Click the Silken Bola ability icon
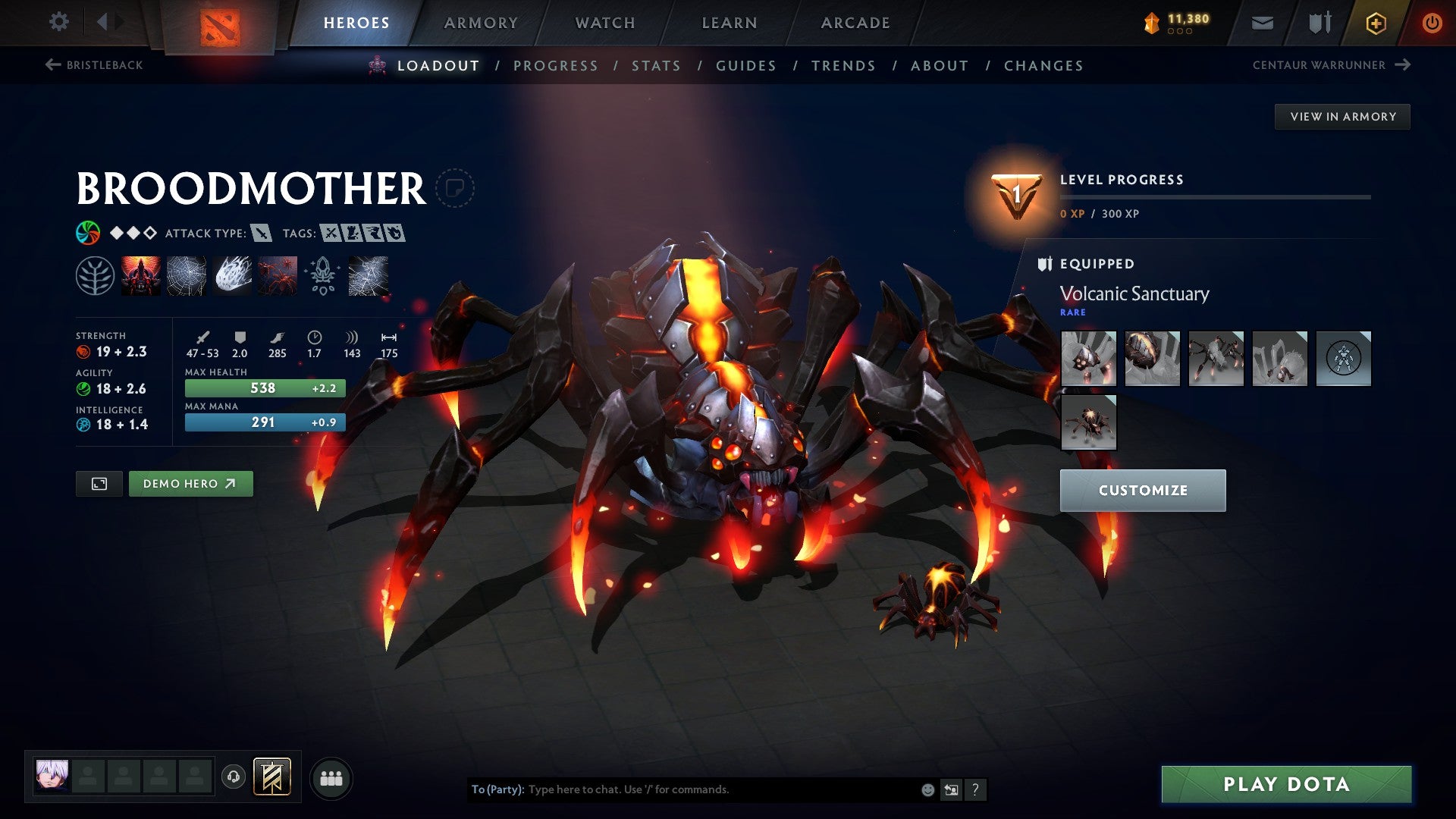This screenshot has height=819, width=1456. [x=231, y=276]
